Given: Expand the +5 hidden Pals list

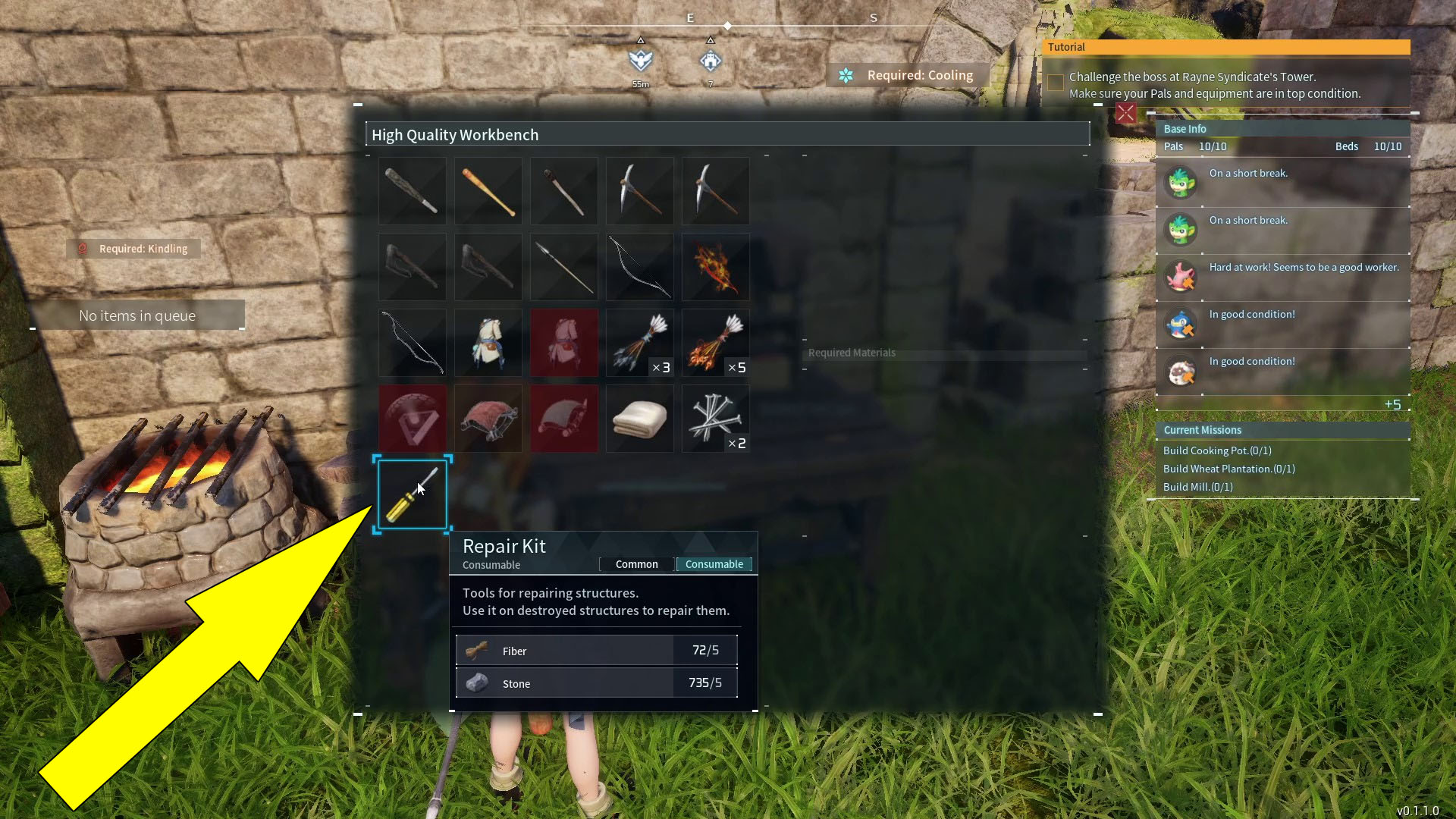Looking at the screenshot, I should point(1394,404).
